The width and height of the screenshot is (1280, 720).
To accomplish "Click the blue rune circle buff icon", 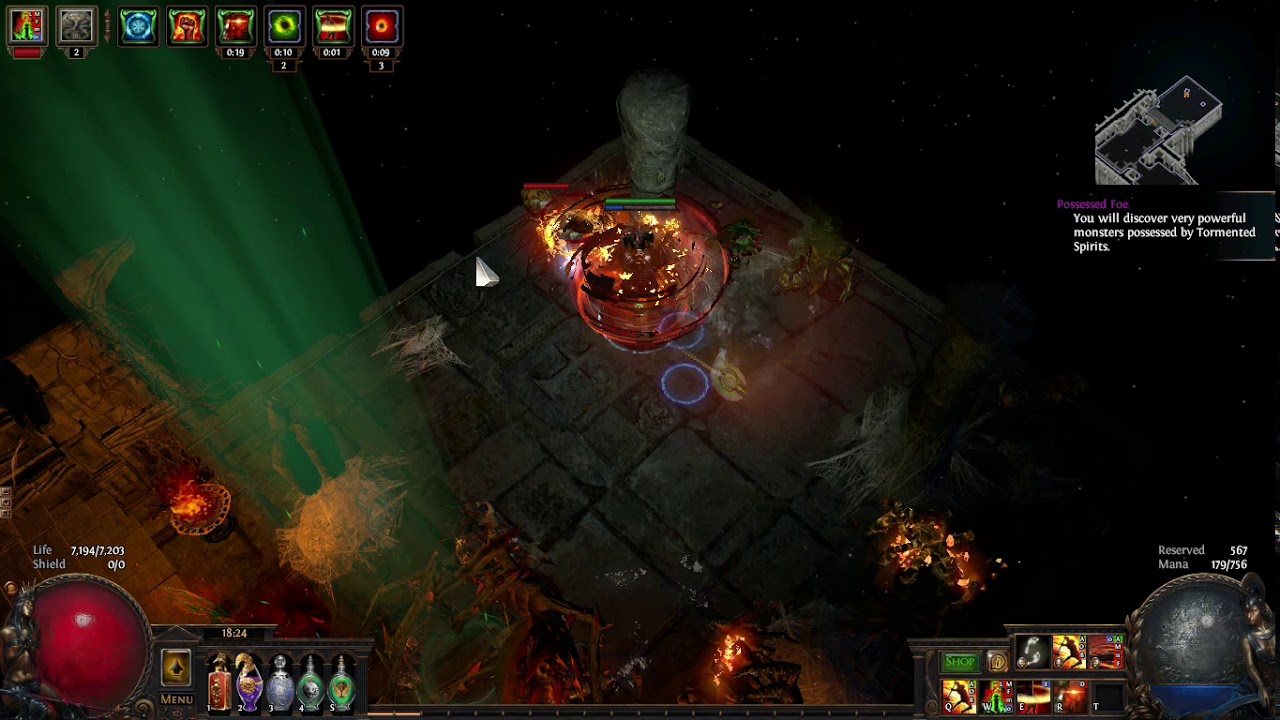I will (x=138, y=27).
